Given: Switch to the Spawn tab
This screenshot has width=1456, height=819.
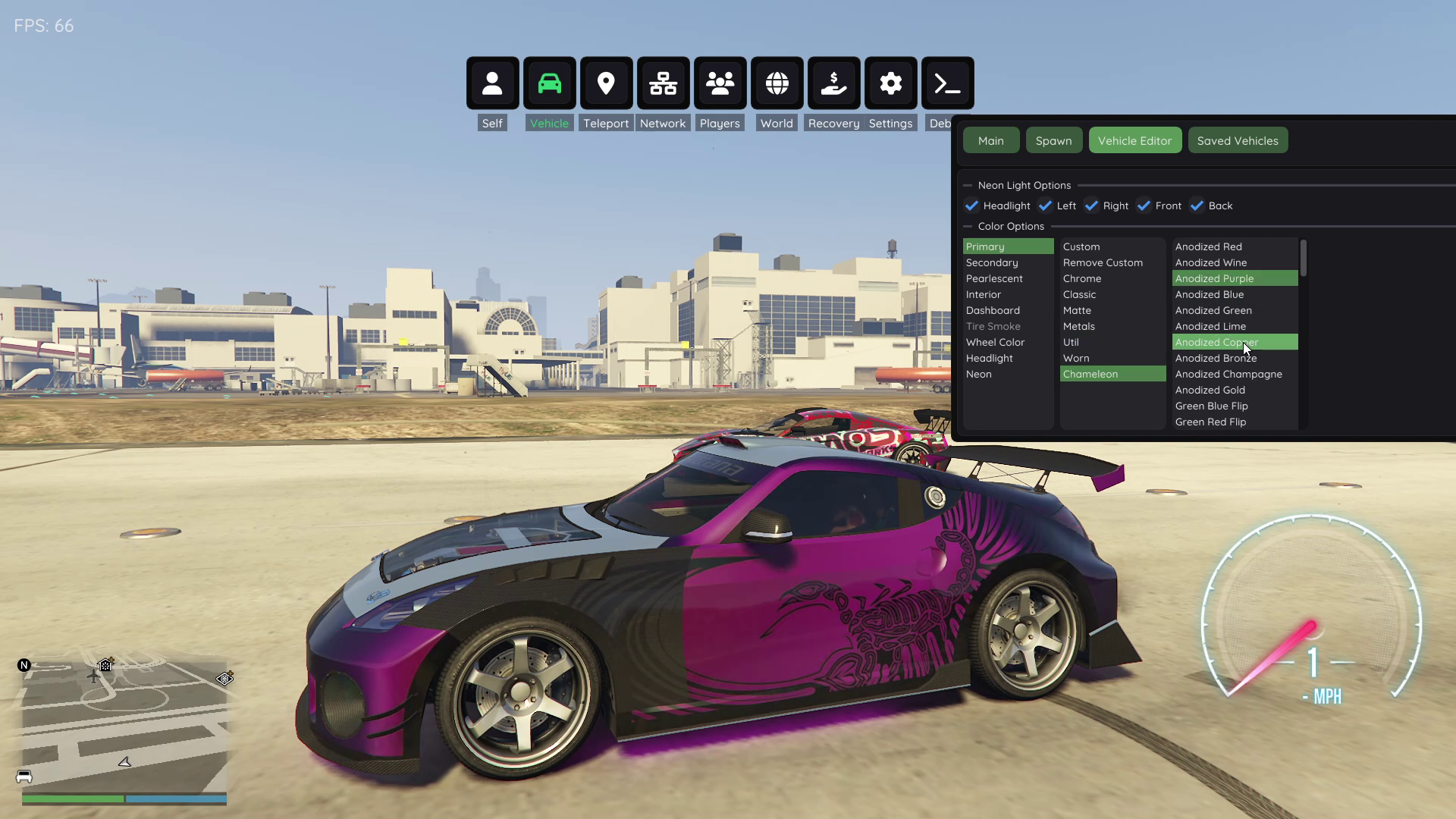Looking at the screenshot, I should point(1053,140).
